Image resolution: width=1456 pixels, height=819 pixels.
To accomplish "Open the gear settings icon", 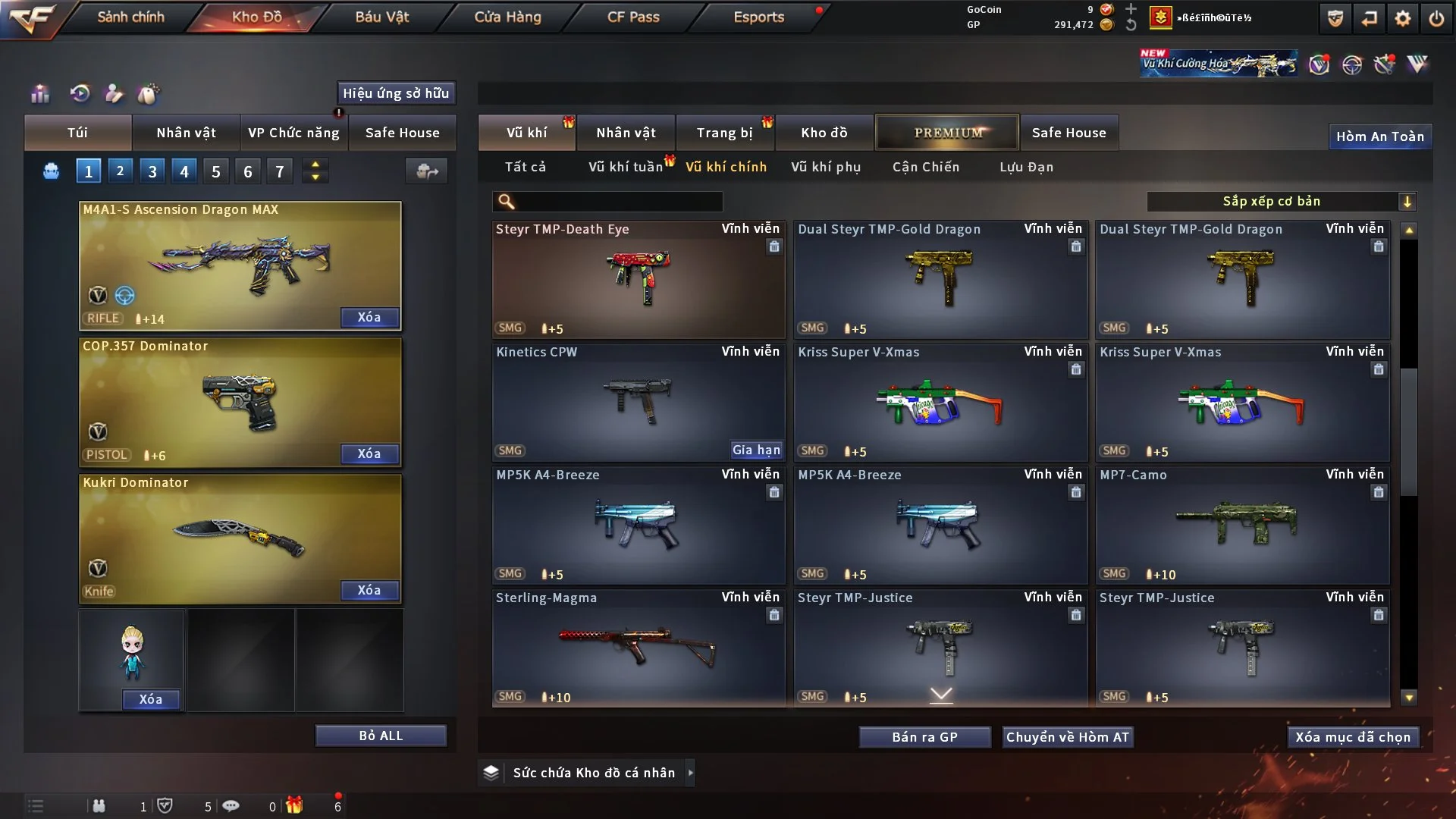I will pos(1402,18).
